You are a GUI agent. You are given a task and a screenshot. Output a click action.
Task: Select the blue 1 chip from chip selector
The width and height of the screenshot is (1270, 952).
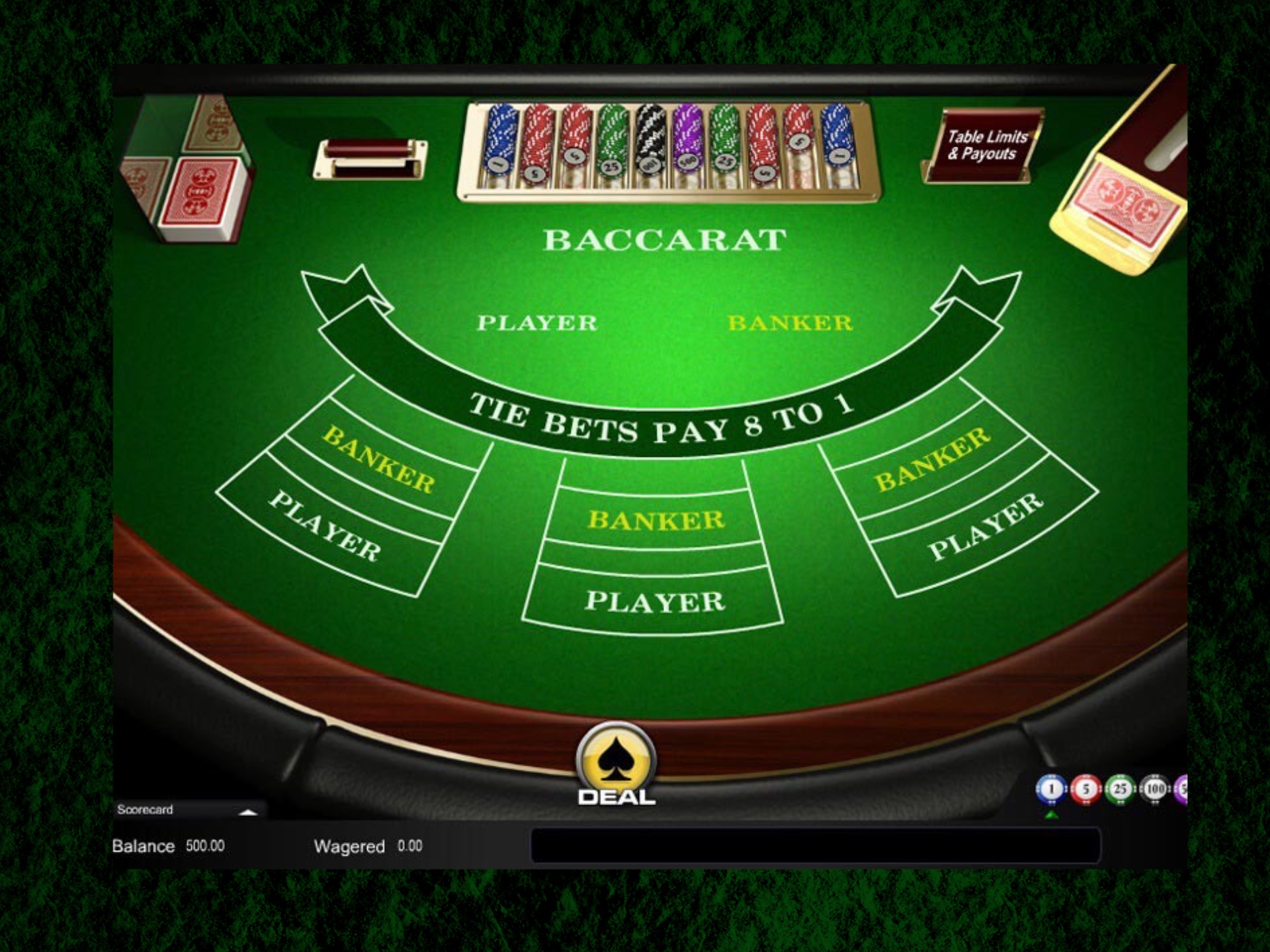[1052, 789]
